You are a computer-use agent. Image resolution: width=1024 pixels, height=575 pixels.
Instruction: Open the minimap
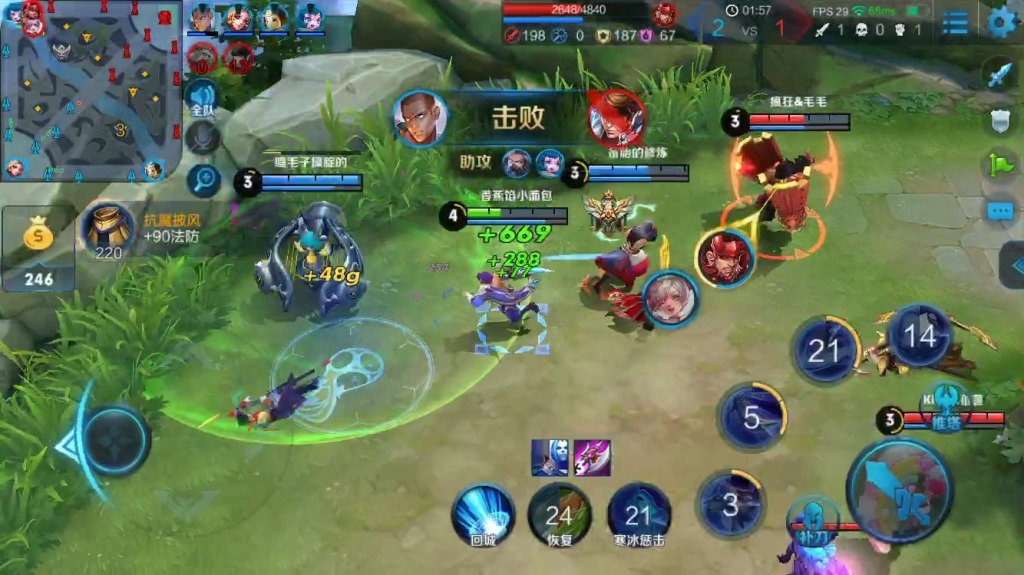[90, 90]
